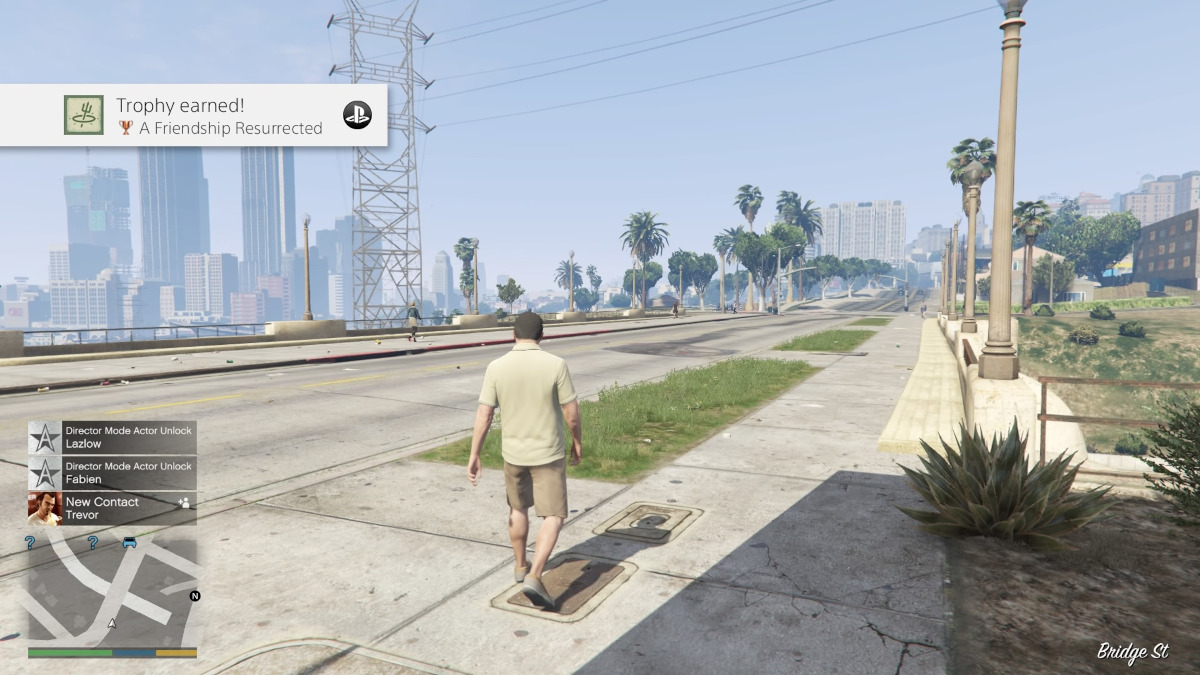Click the north compass marker on minimap
This screenshot has height=675, width=1200.
[x=195, y=596]
